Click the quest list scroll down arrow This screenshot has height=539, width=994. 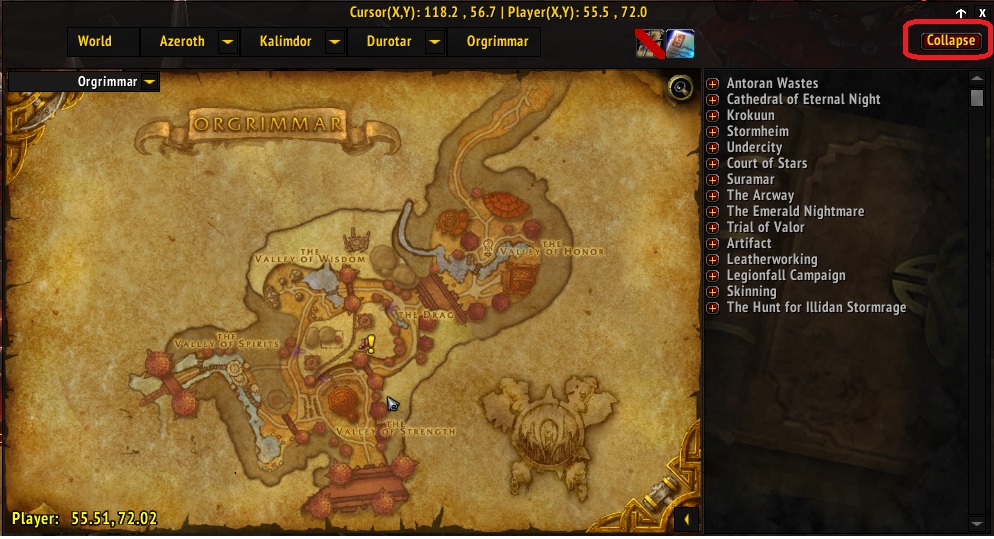(x=977, y=523)
